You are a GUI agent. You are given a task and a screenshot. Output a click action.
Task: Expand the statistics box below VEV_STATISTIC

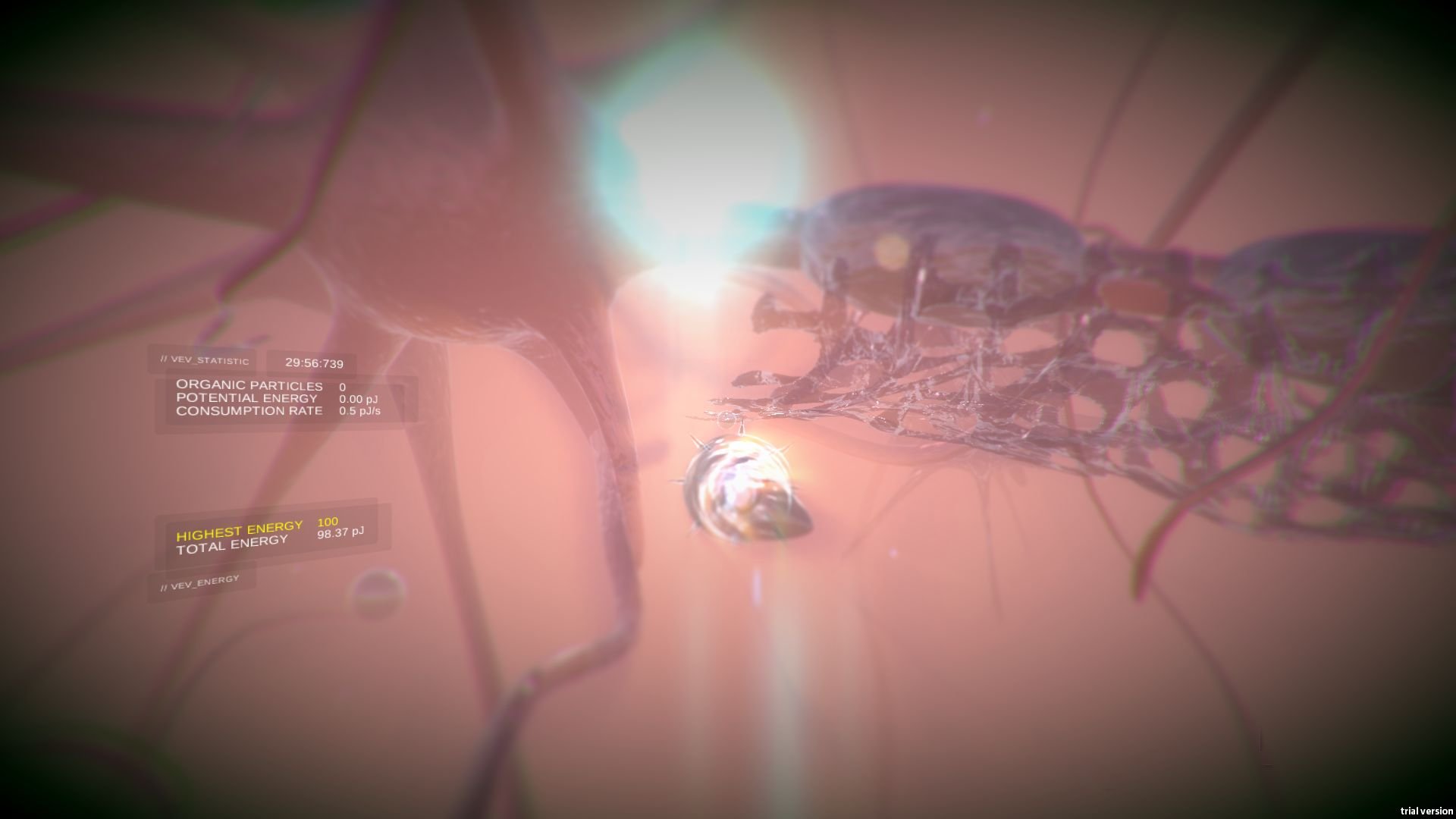click(284, 398)
